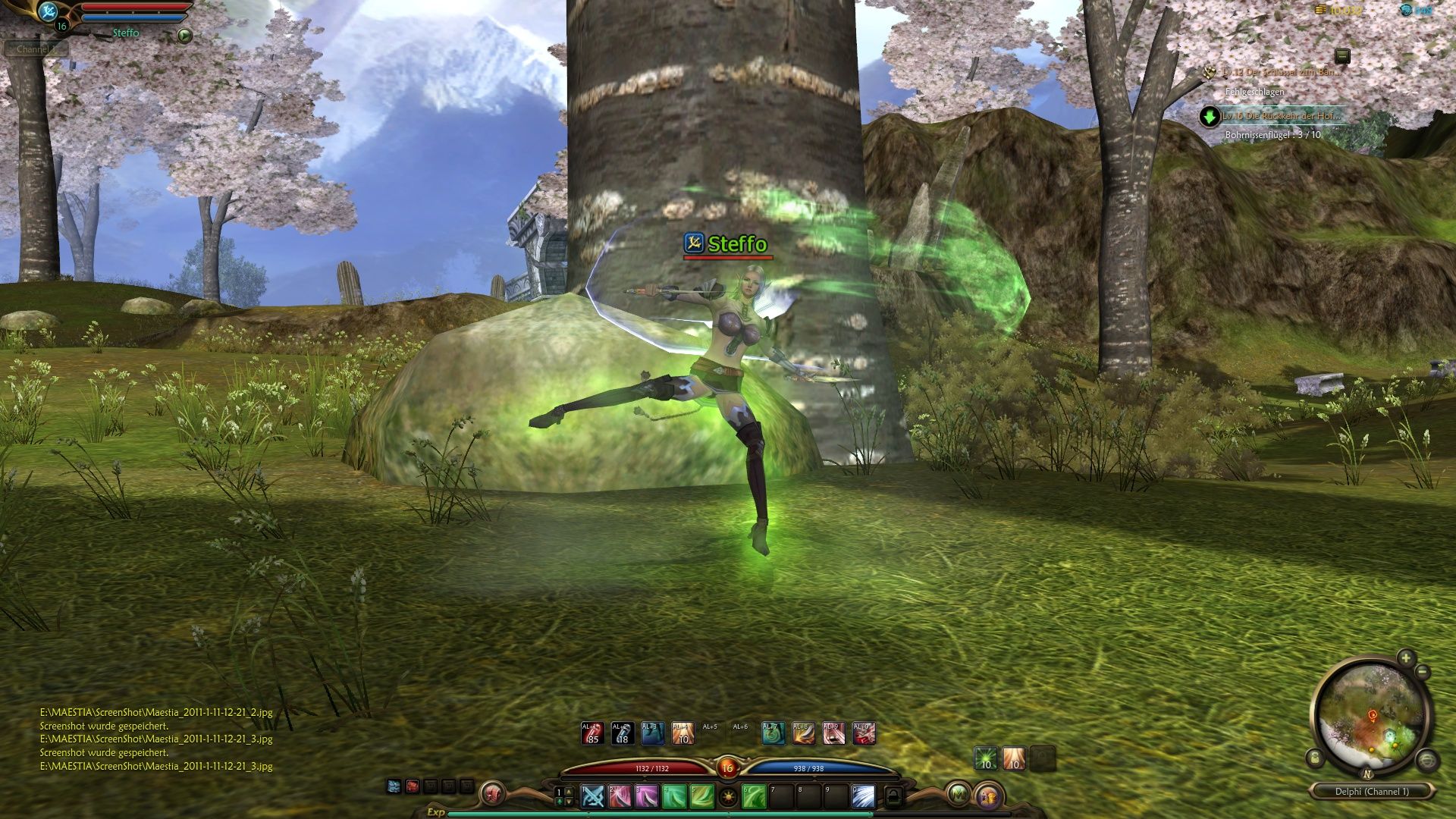This screenshot has height=819, width=1456.
Task: Click the sun emblem between hotbar halves
Action: [x=728, y=797]
